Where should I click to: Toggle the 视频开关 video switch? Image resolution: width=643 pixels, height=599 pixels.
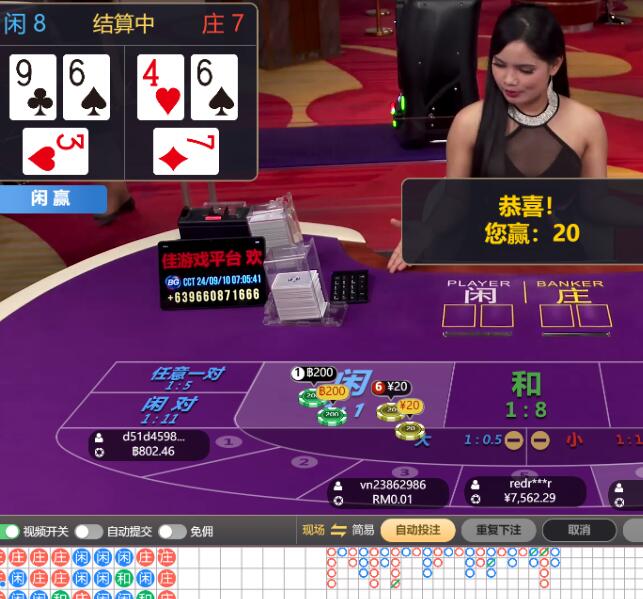(x=10, y=531)
